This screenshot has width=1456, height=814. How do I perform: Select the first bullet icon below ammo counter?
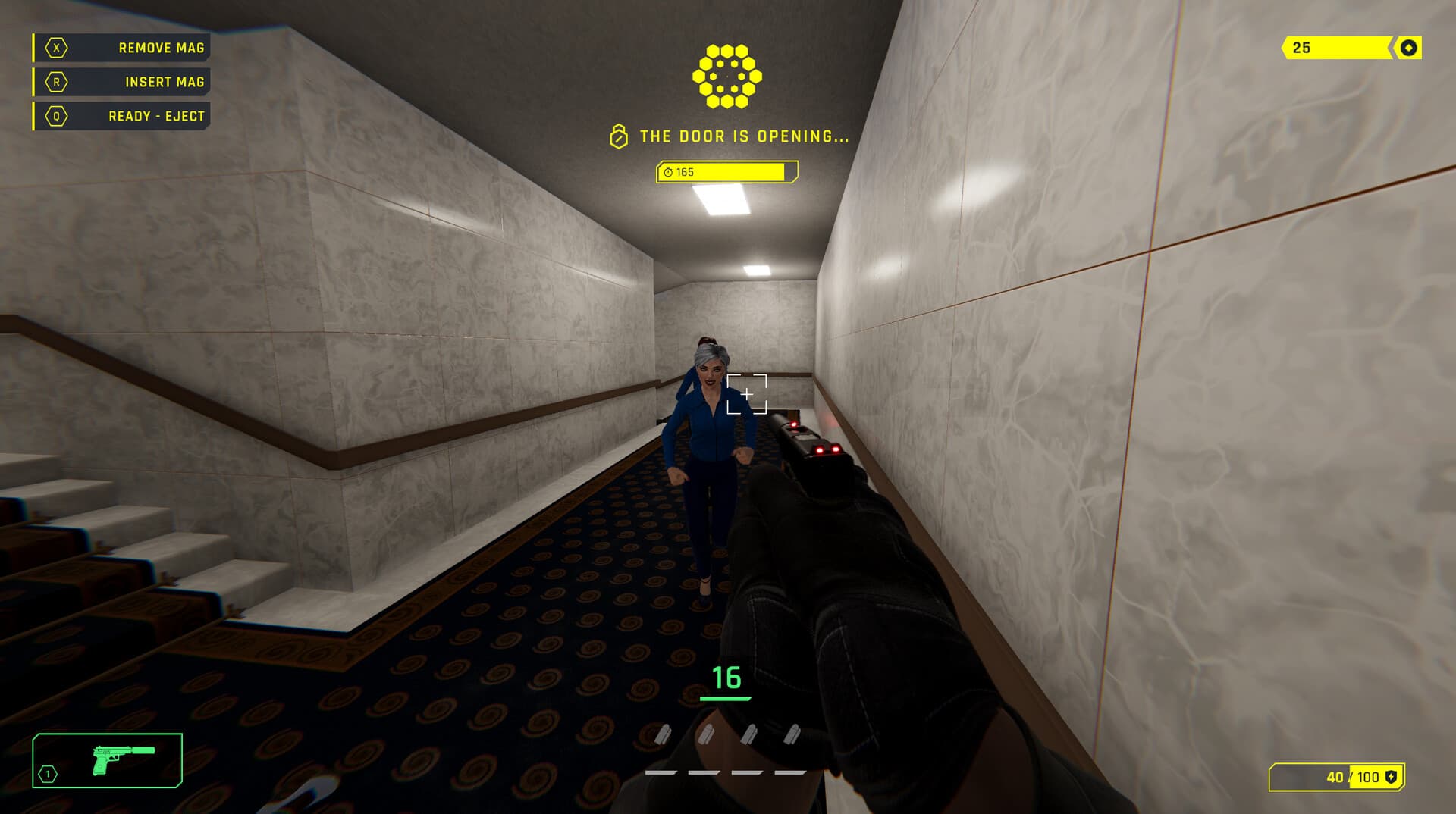(x=661, y=733)
